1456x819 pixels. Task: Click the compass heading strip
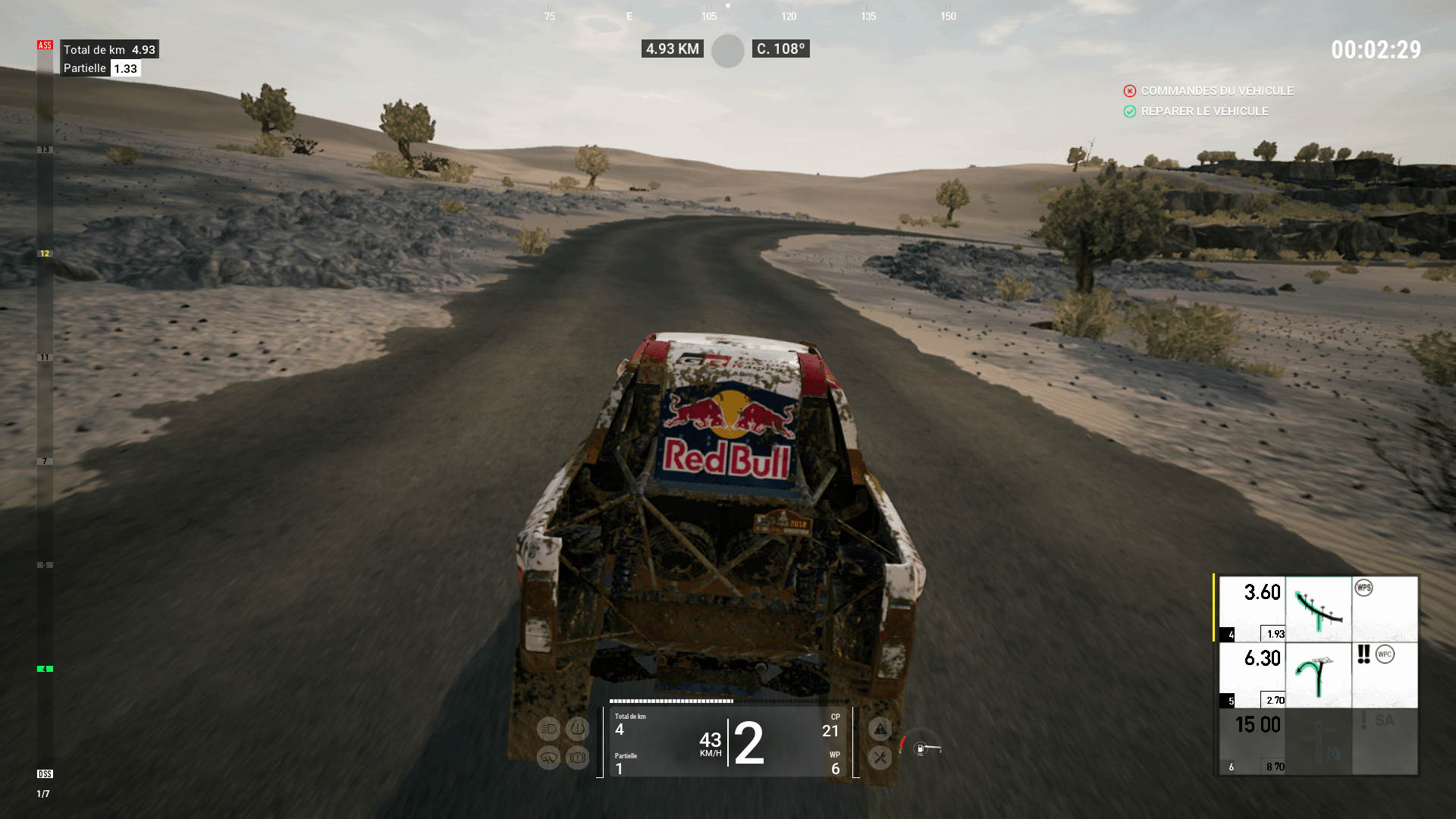point(748,15)
